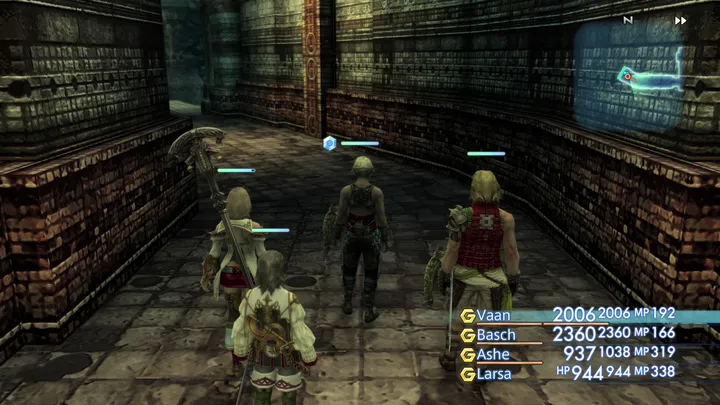Toggle the gambit icon beside Vaan
Viewport: 720px width, 405px height.
coord(466,315)
